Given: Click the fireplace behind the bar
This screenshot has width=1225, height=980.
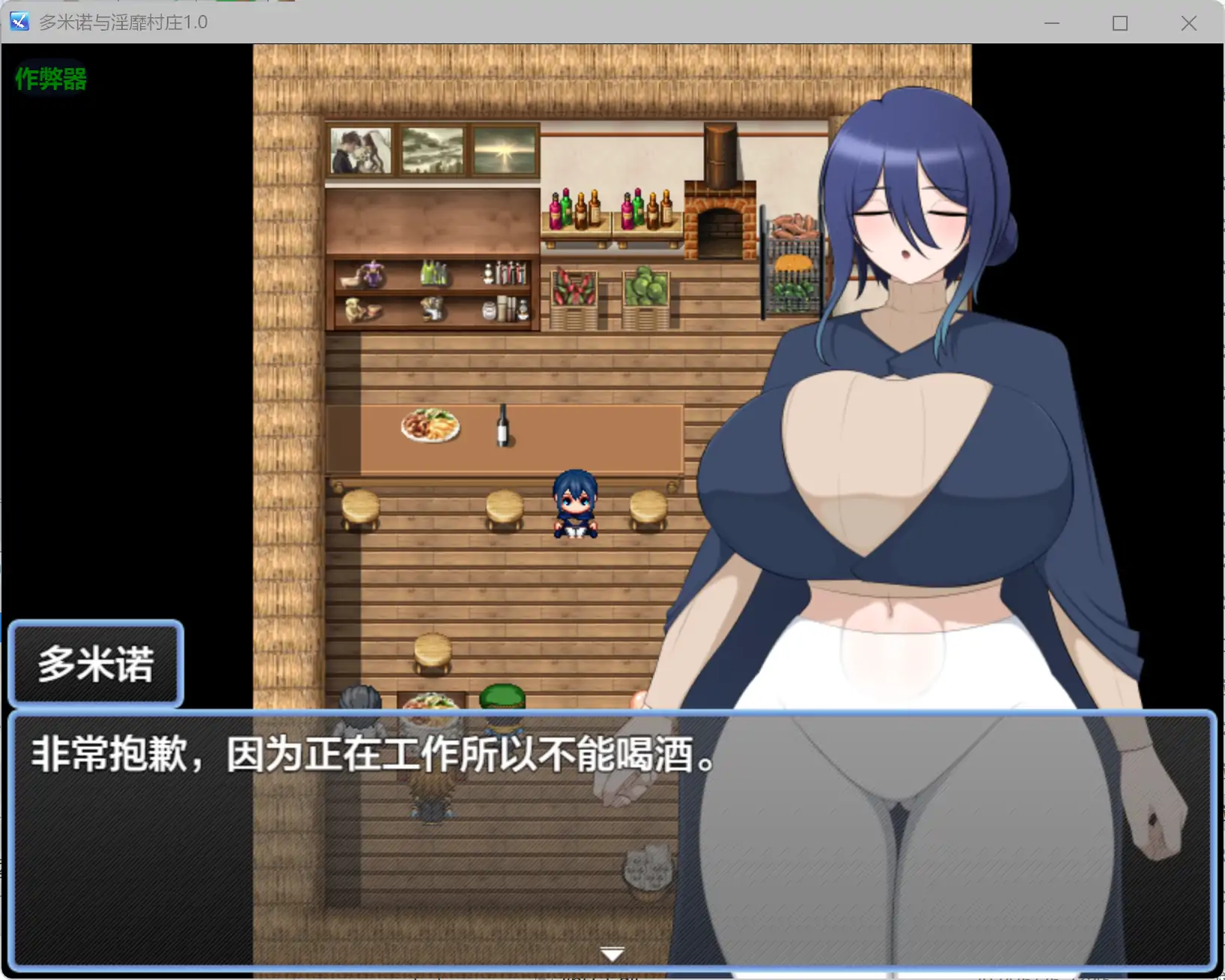Looking at the screenshot, I should click(720, 225).
